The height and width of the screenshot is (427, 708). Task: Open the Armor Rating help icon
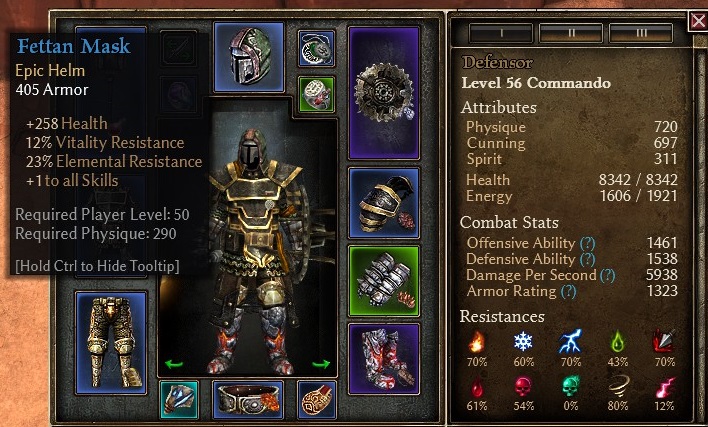(x=569, y=291)
